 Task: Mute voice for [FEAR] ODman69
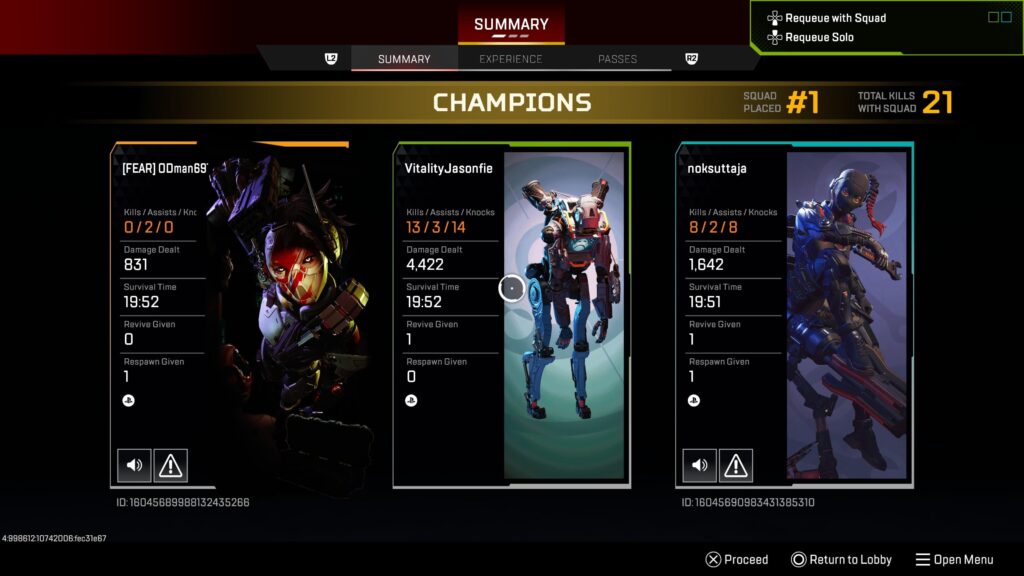coord(134,465)
